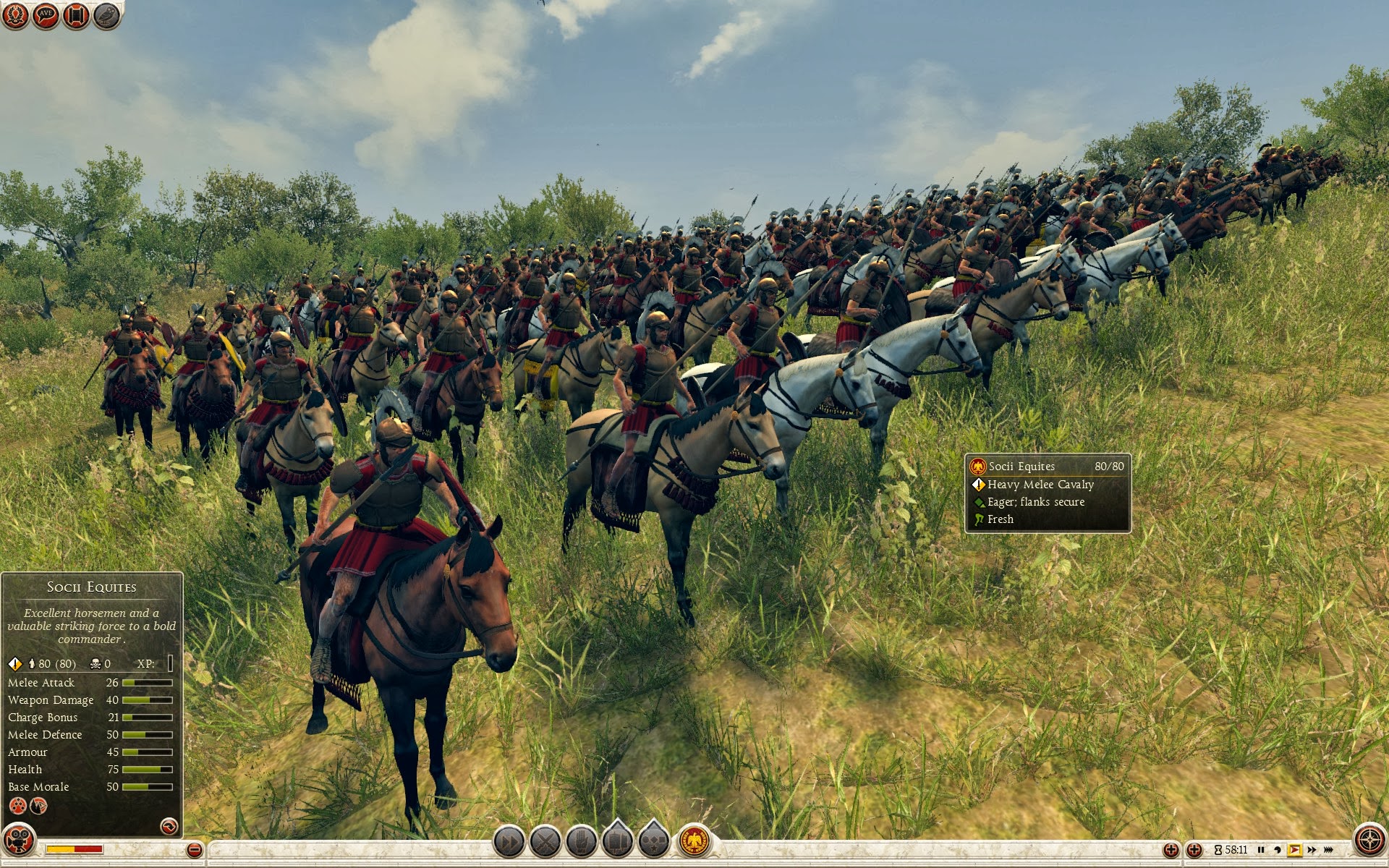Viewport: 1389px width, 868px height.
Task: Collapse the panel with red minus button
Action: tap(194, 850)
